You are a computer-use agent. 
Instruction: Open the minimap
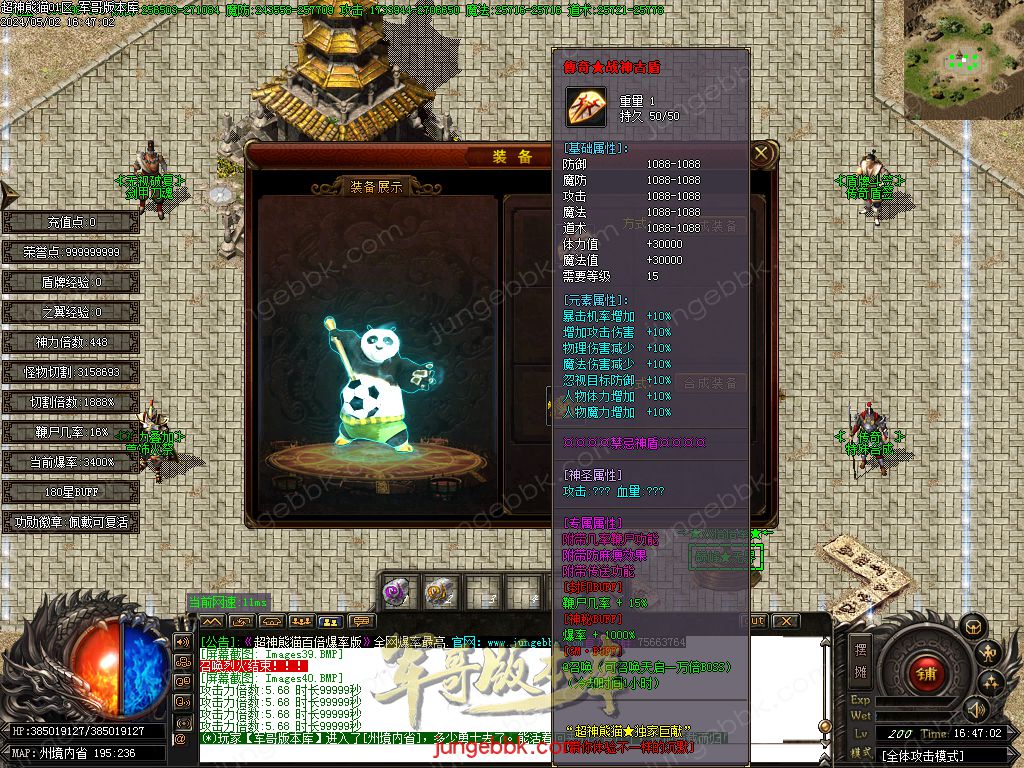pos(963,60)
